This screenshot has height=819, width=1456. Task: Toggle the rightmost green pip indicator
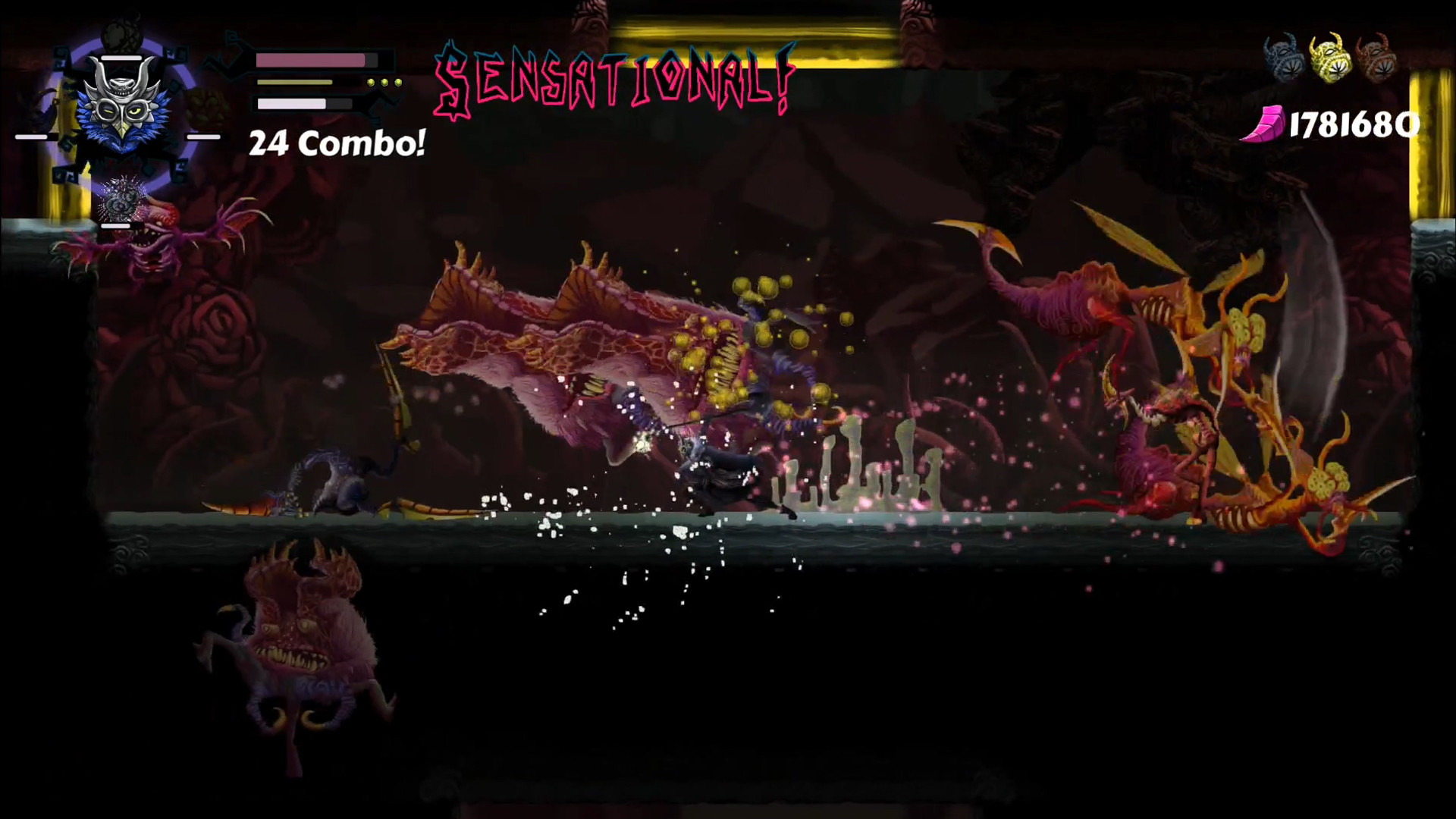tap(398, 82)
